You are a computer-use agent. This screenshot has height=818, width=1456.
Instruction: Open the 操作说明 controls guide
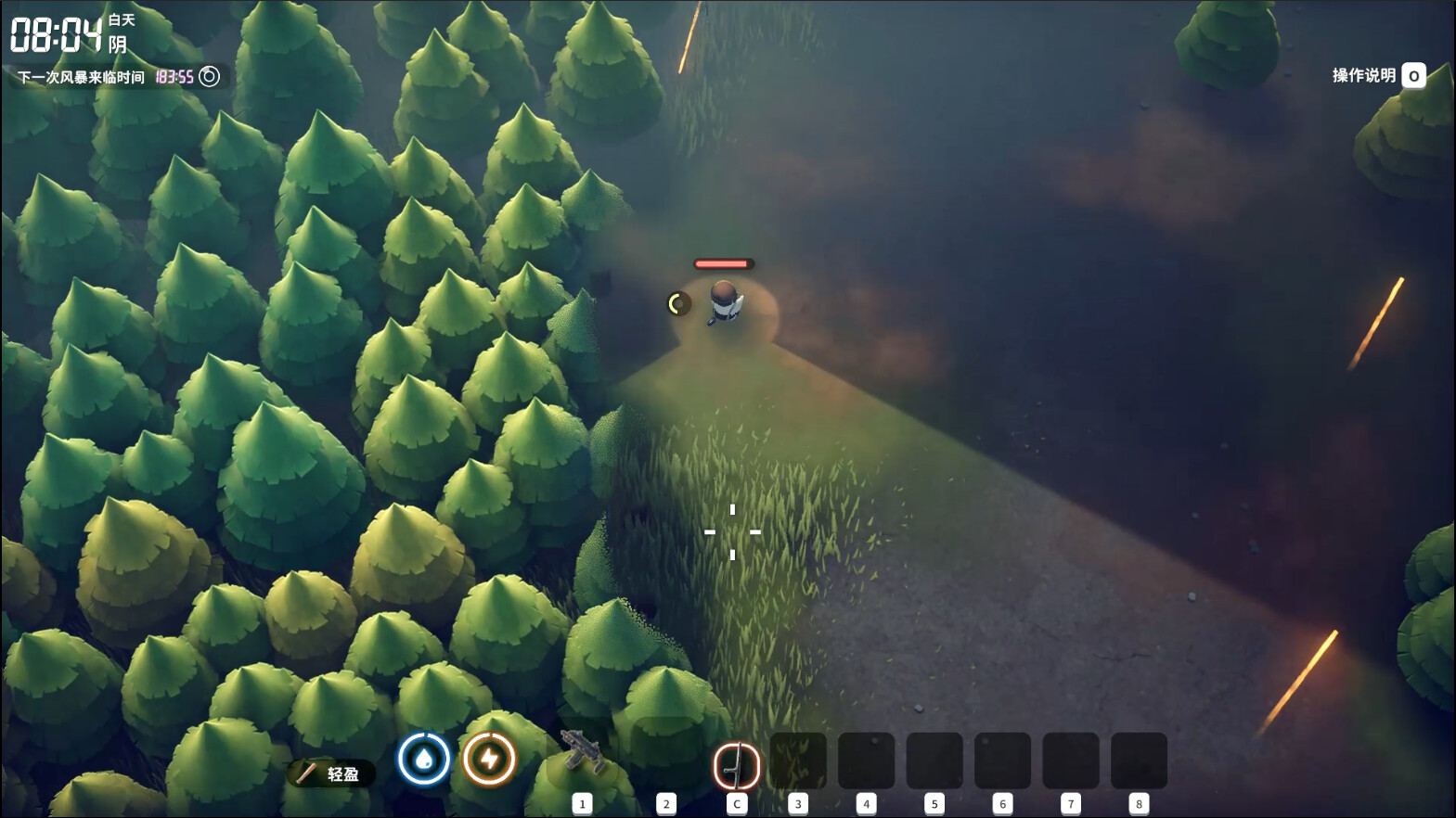point(1378,76)
